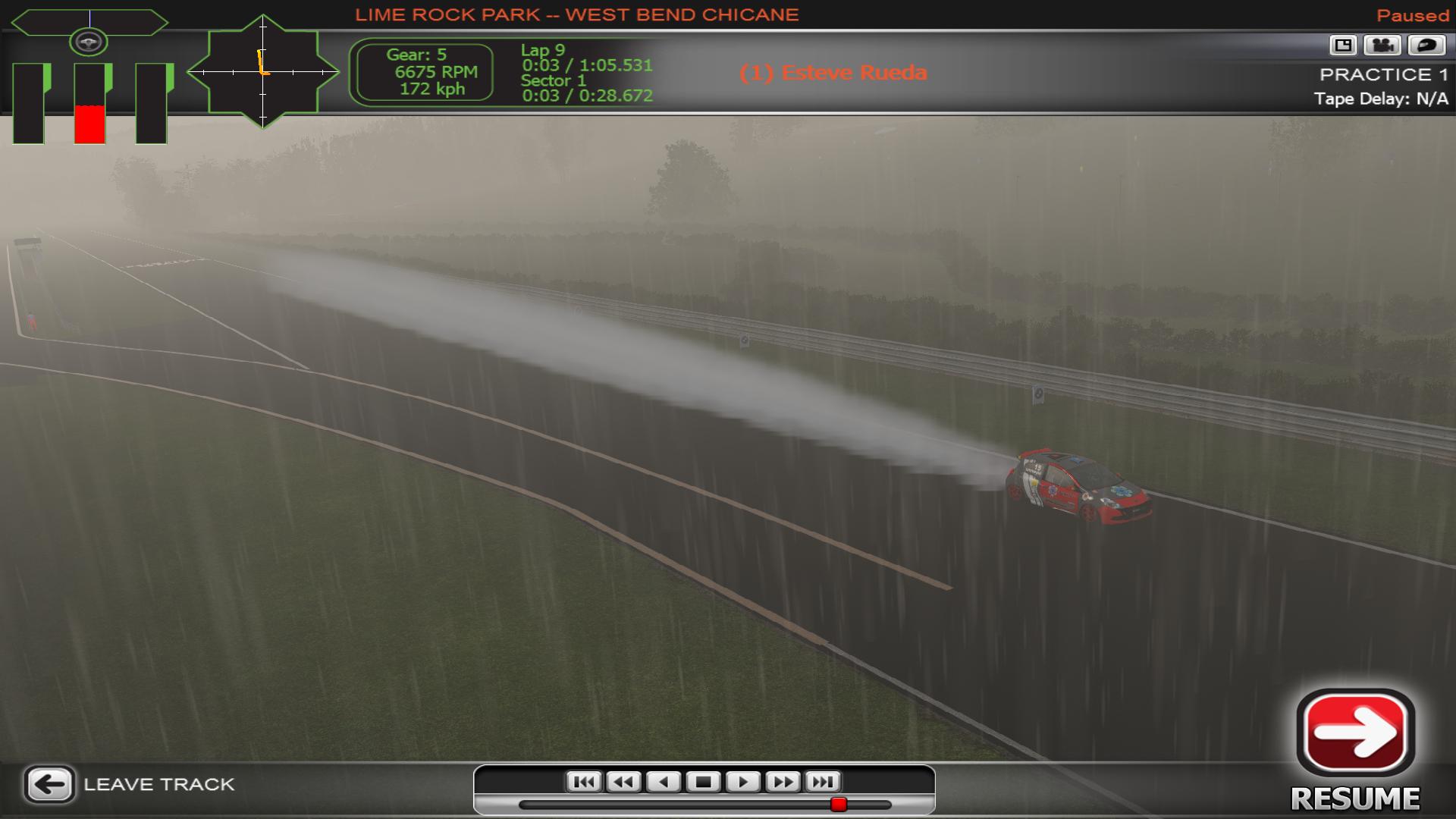The height and width of the screenshot is (819, 1456).
Task: Jump to the start of the replay
Action: click(584, 782)
